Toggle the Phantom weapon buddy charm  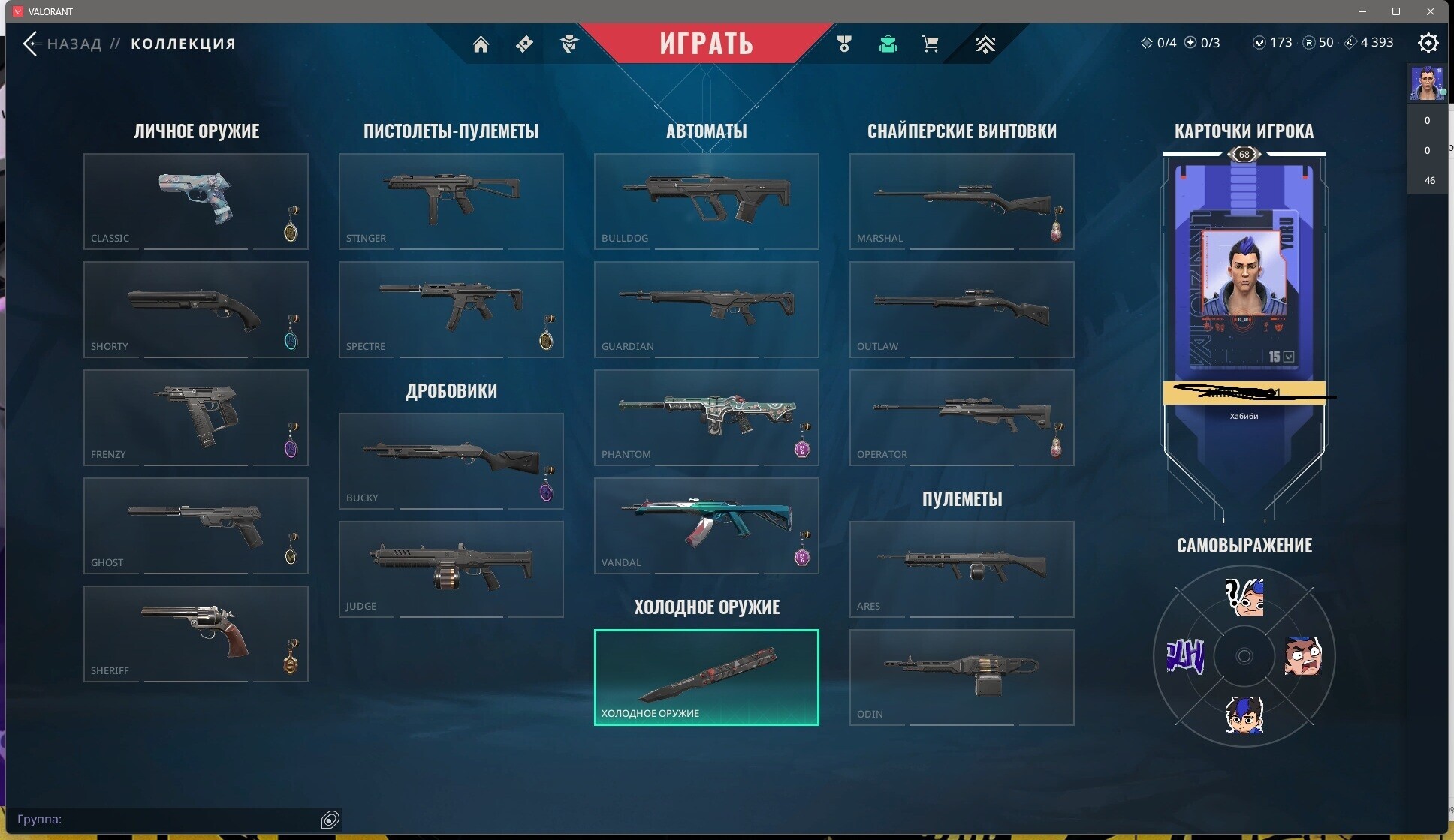pyautogui.click(x=802, y=447)
